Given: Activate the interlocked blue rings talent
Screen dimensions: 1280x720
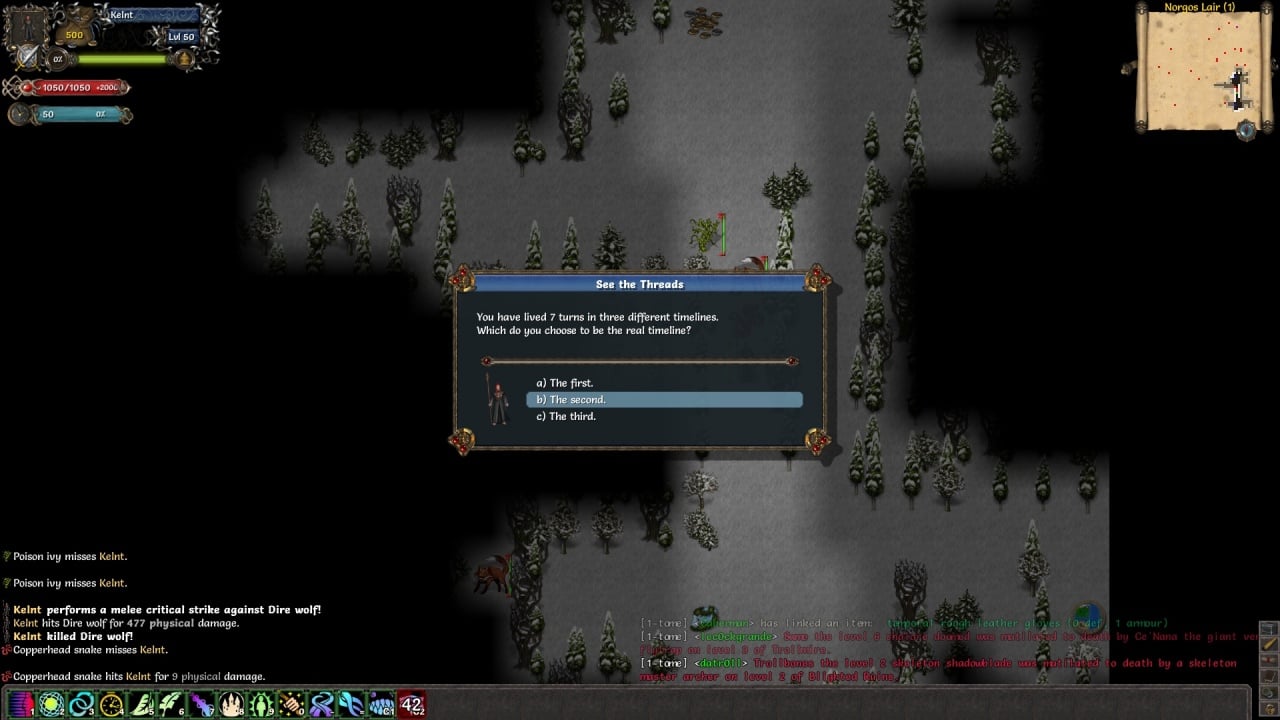Looking at the screenshot, I should click(x=81, y=704).
